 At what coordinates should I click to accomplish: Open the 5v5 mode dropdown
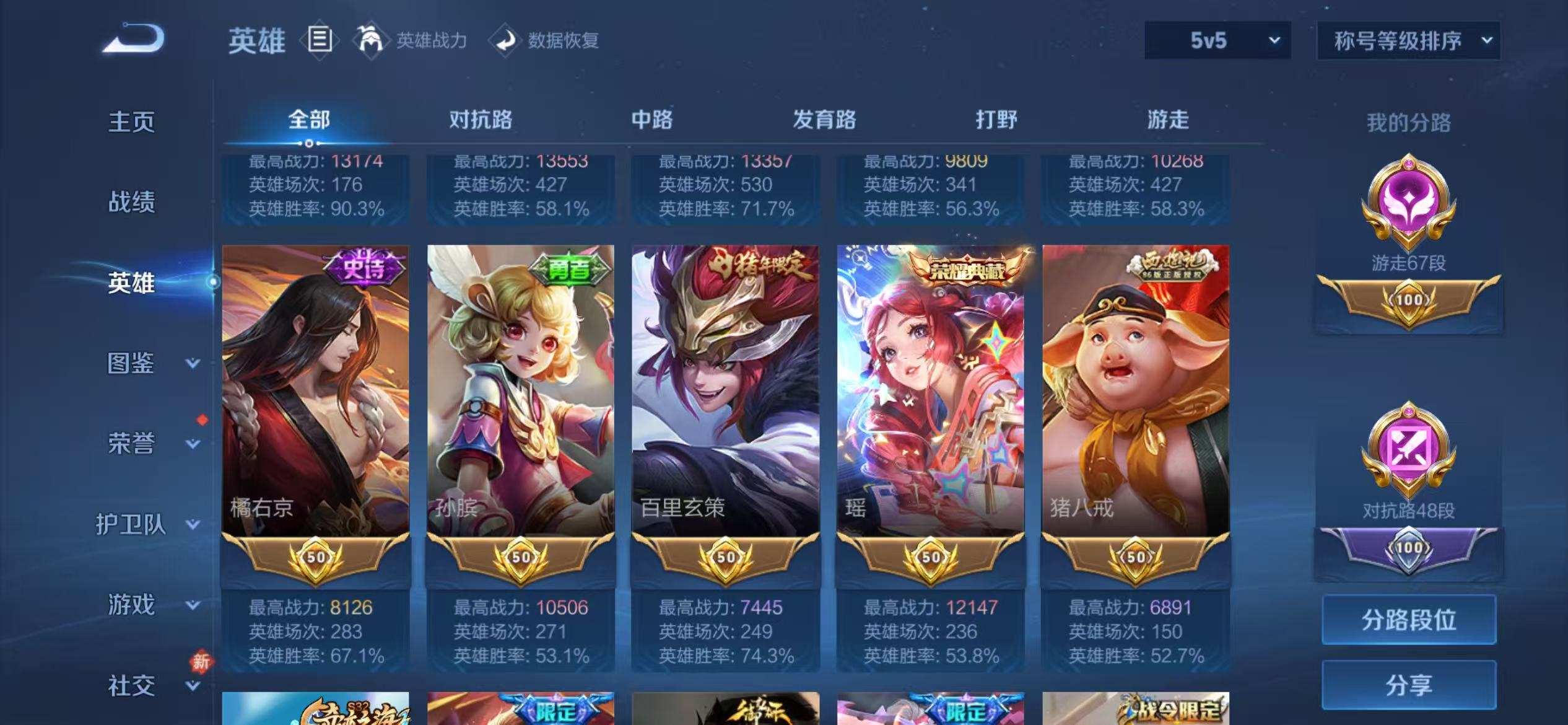tap(1216, 40)
